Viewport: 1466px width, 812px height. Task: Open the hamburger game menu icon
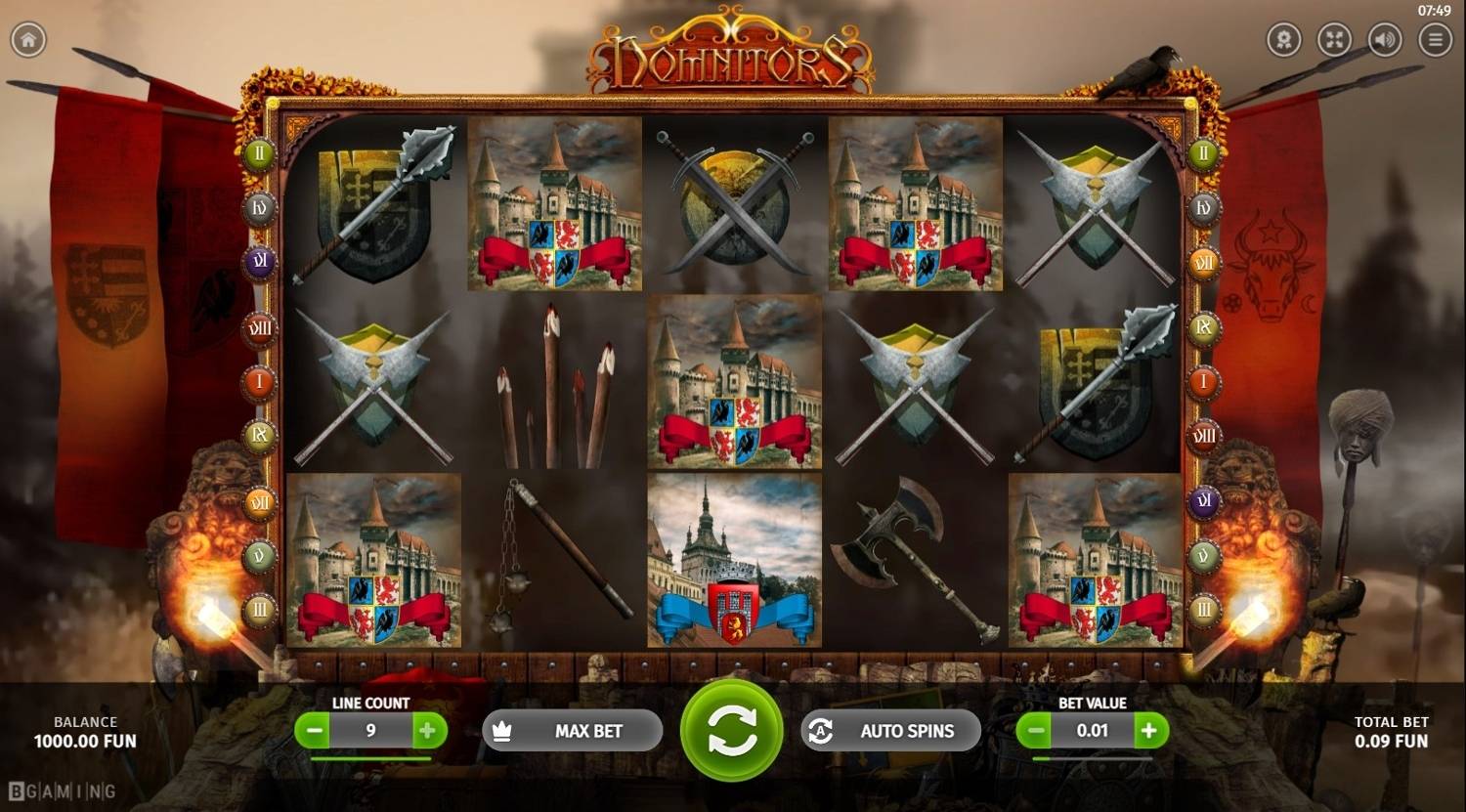tap(1436, 41)
